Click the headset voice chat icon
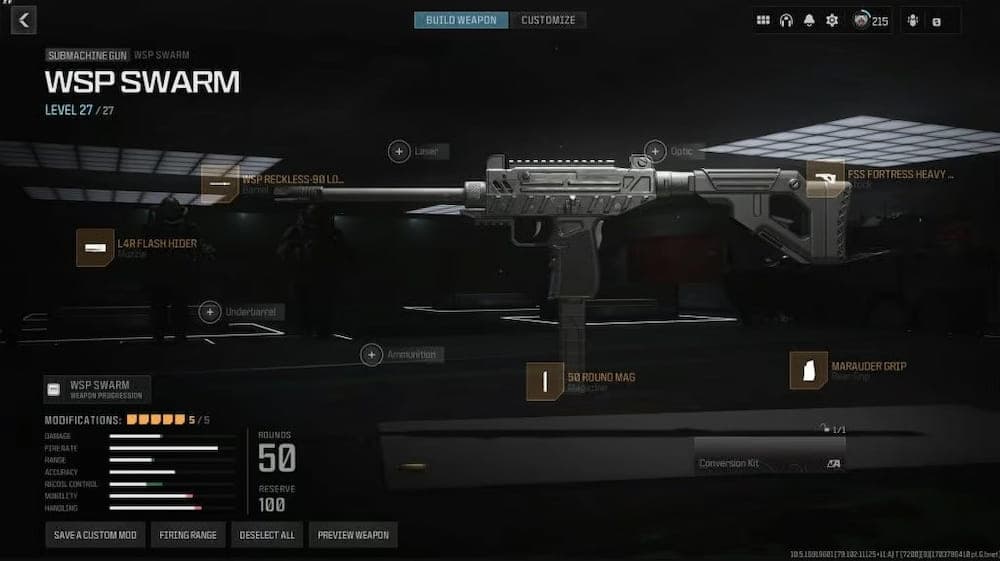This screenshot has height=561, width=1000. pos(786,20)
